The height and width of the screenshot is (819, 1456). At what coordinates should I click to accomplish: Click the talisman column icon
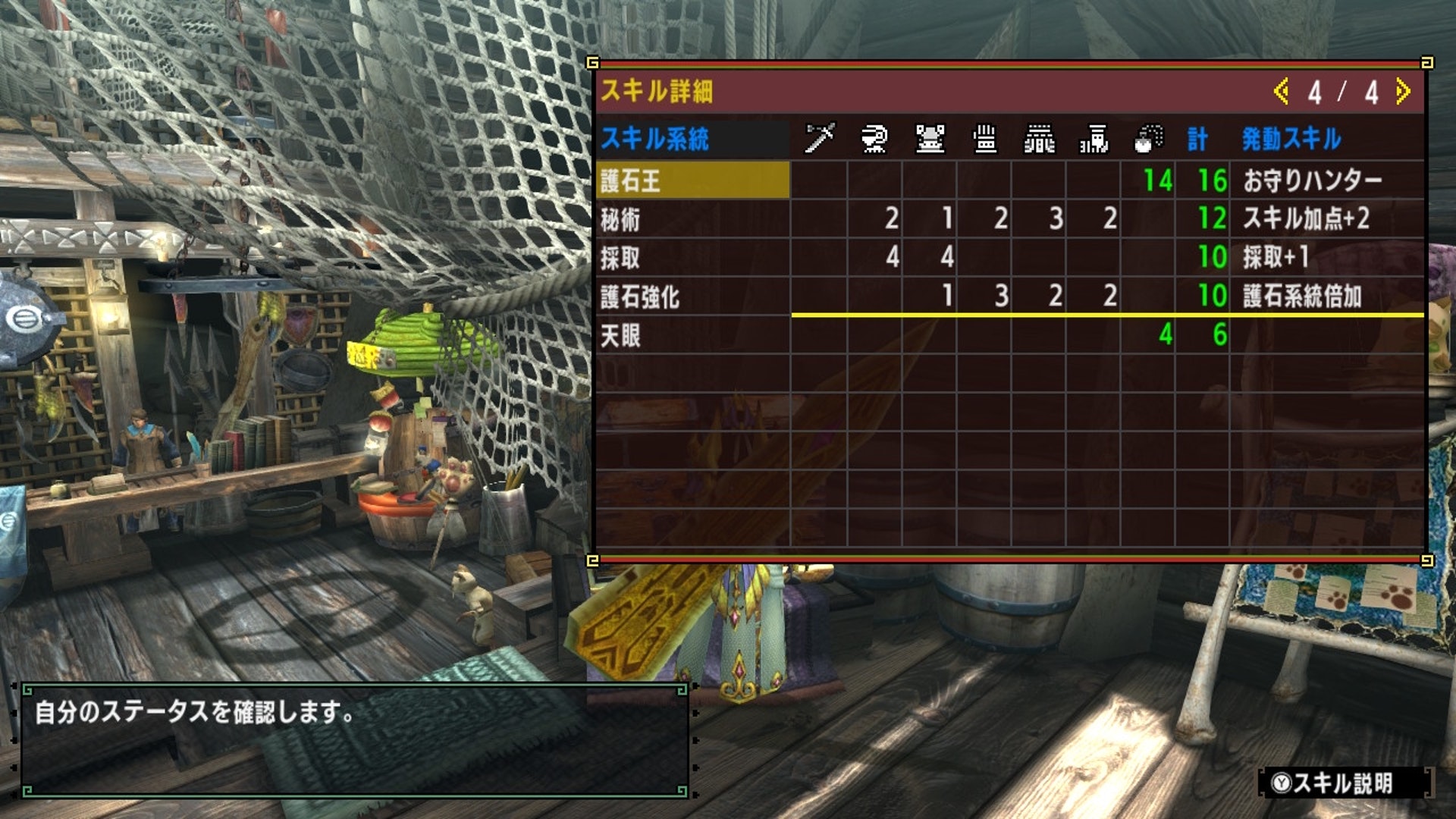coord(1148,139)
